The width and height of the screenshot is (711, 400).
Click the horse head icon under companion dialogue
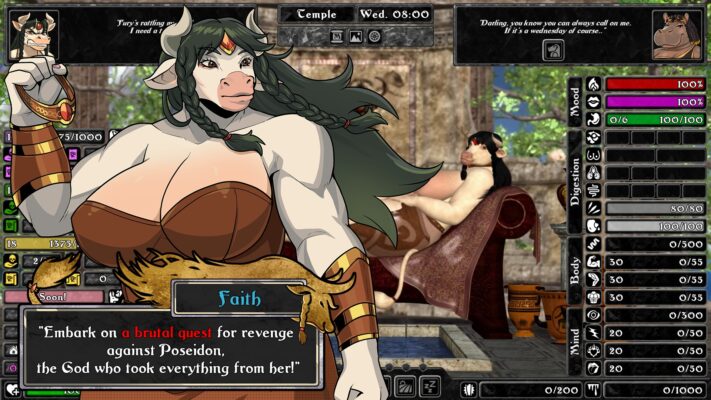pos(553,50)
